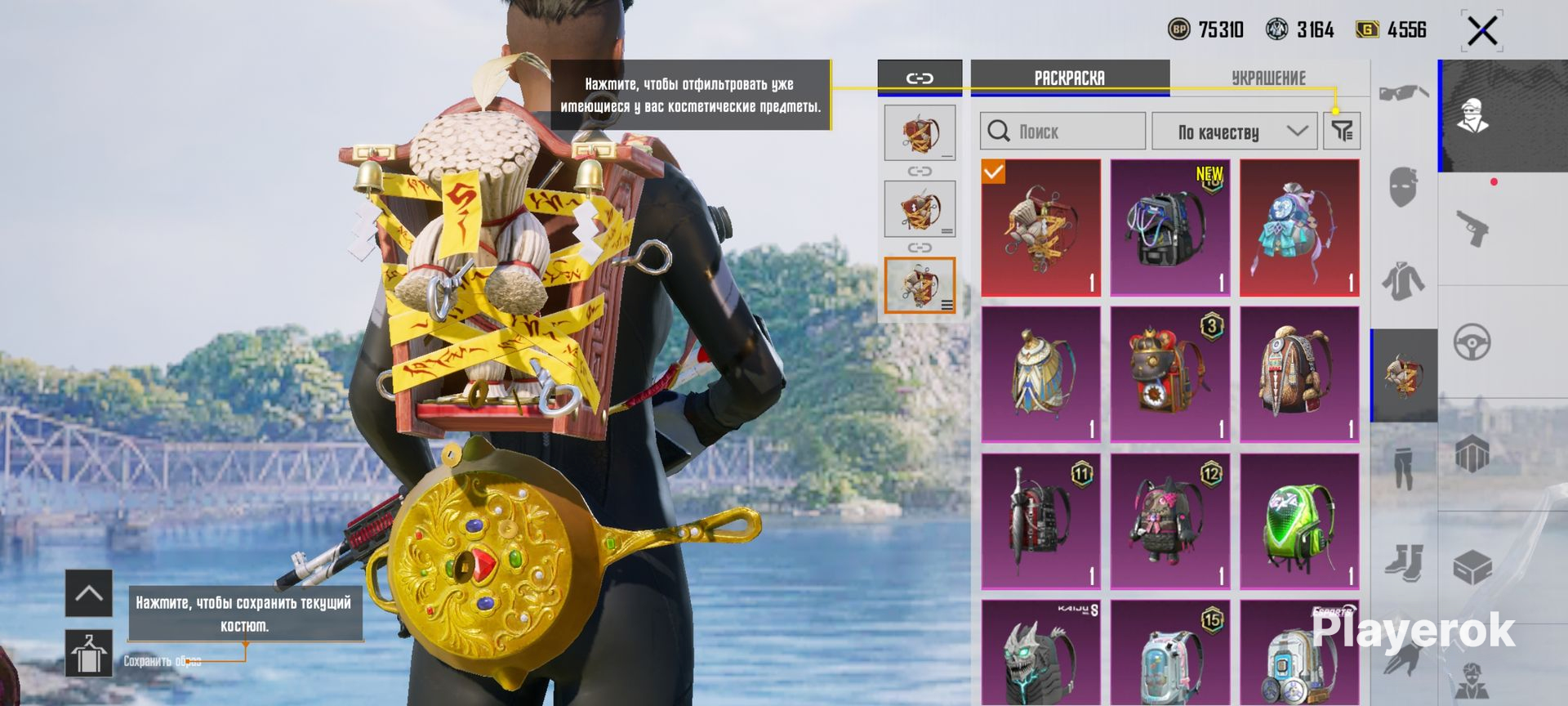Click the Поиск search field
Viewport: 1568px width, 706px height.
pos(1062,131)
